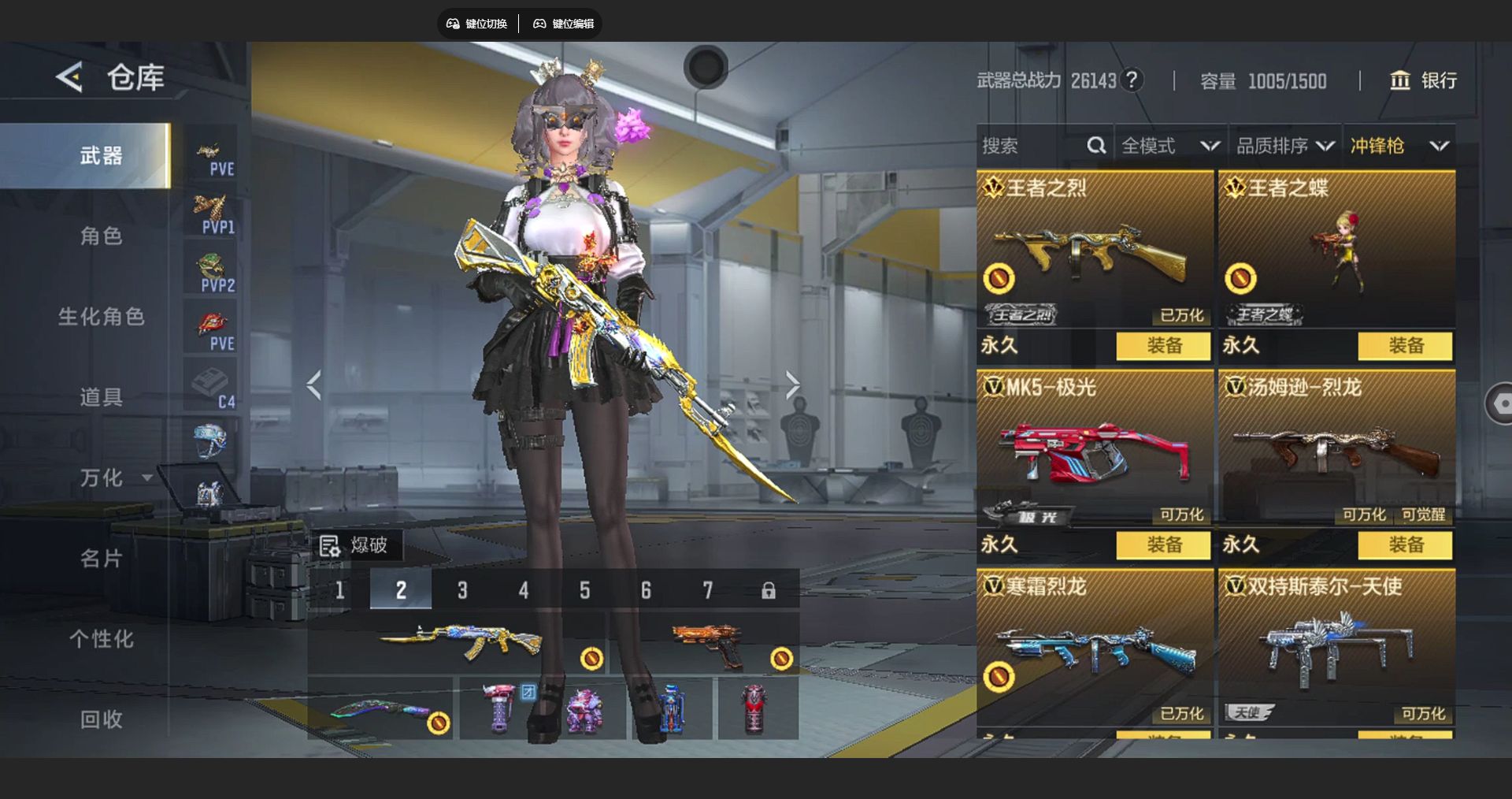Switch to loadout slot 3
Screen dimensions: 1512x799
[x=462, y=590]
